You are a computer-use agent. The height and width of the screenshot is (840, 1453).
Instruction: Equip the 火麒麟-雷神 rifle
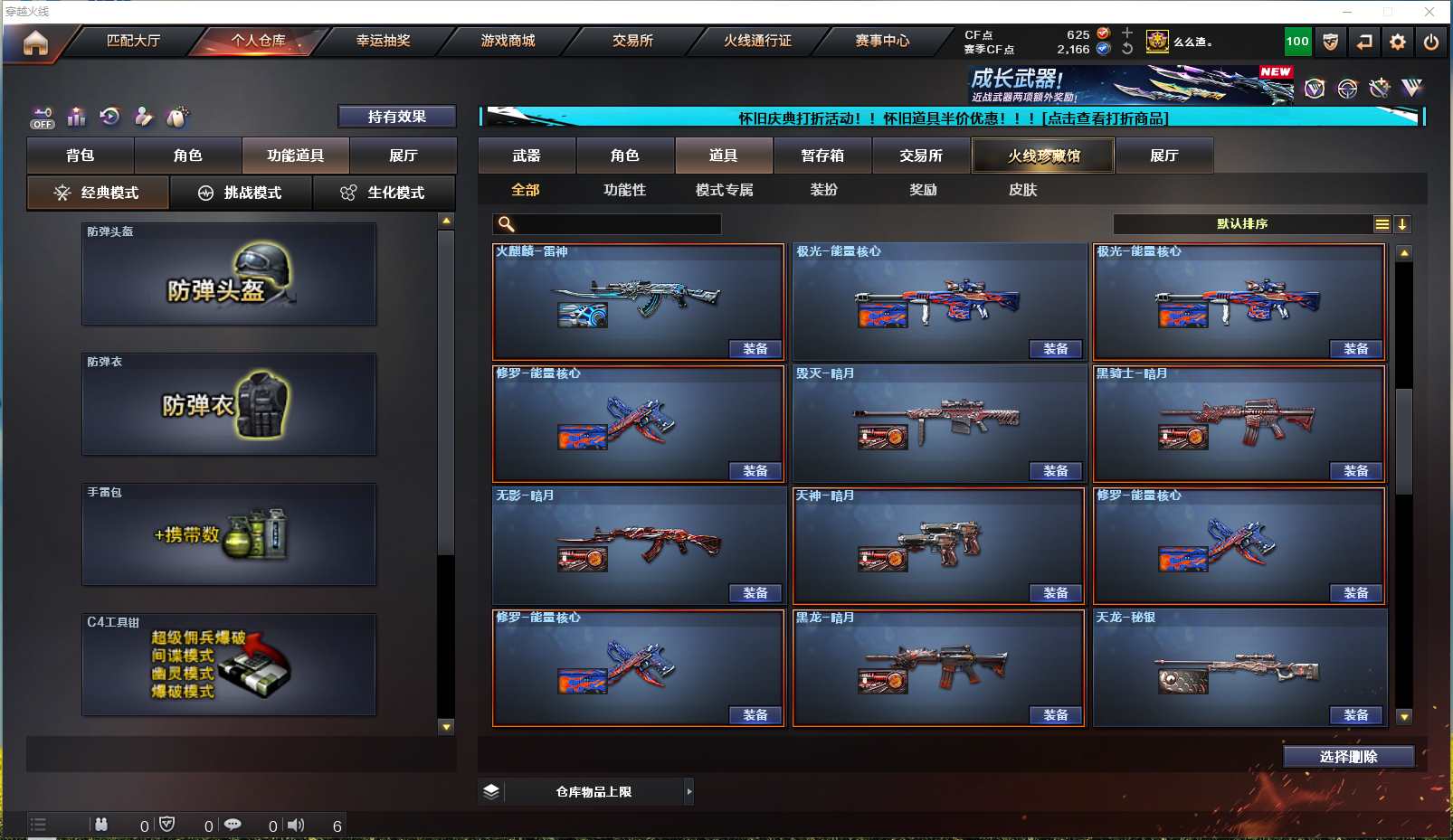[755, 349]
